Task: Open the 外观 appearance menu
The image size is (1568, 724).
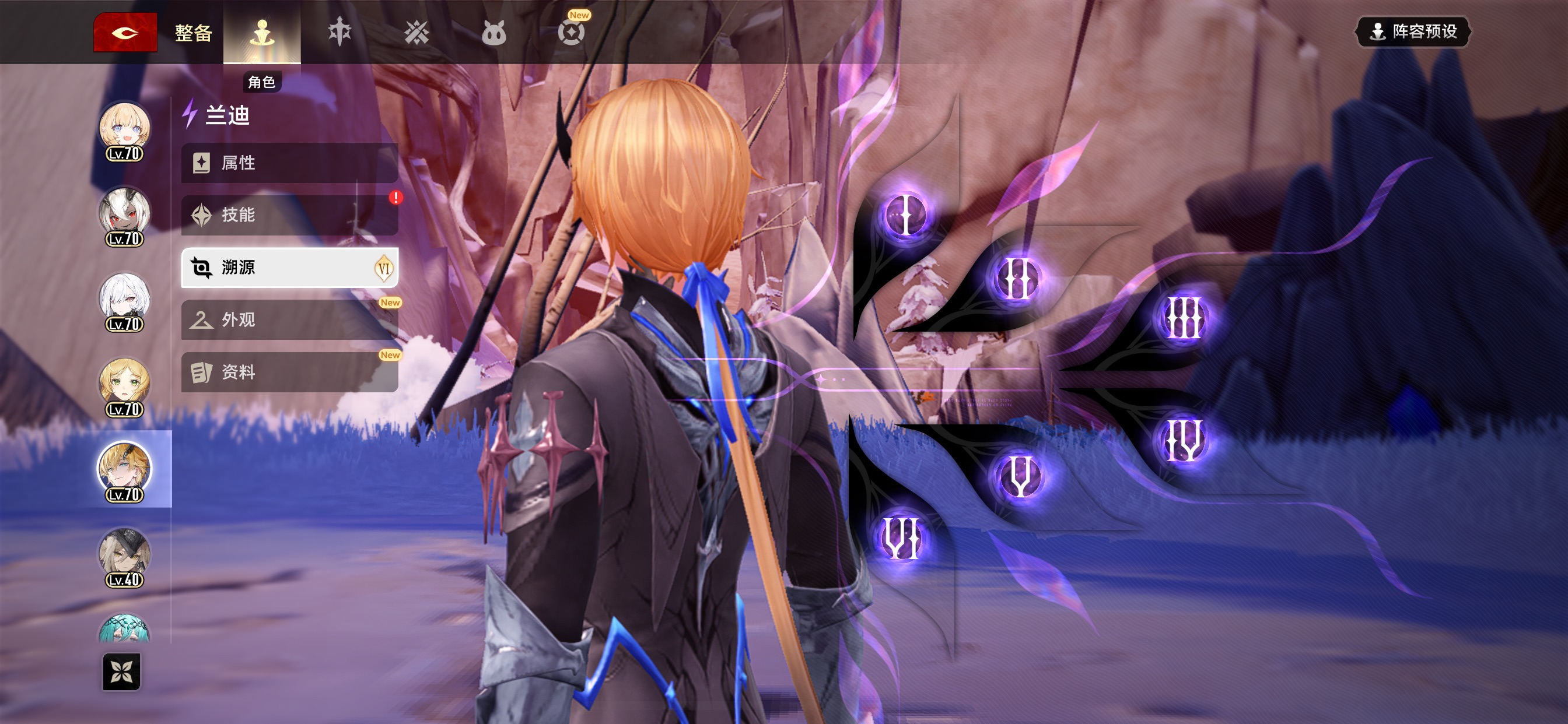Action: 290,320
